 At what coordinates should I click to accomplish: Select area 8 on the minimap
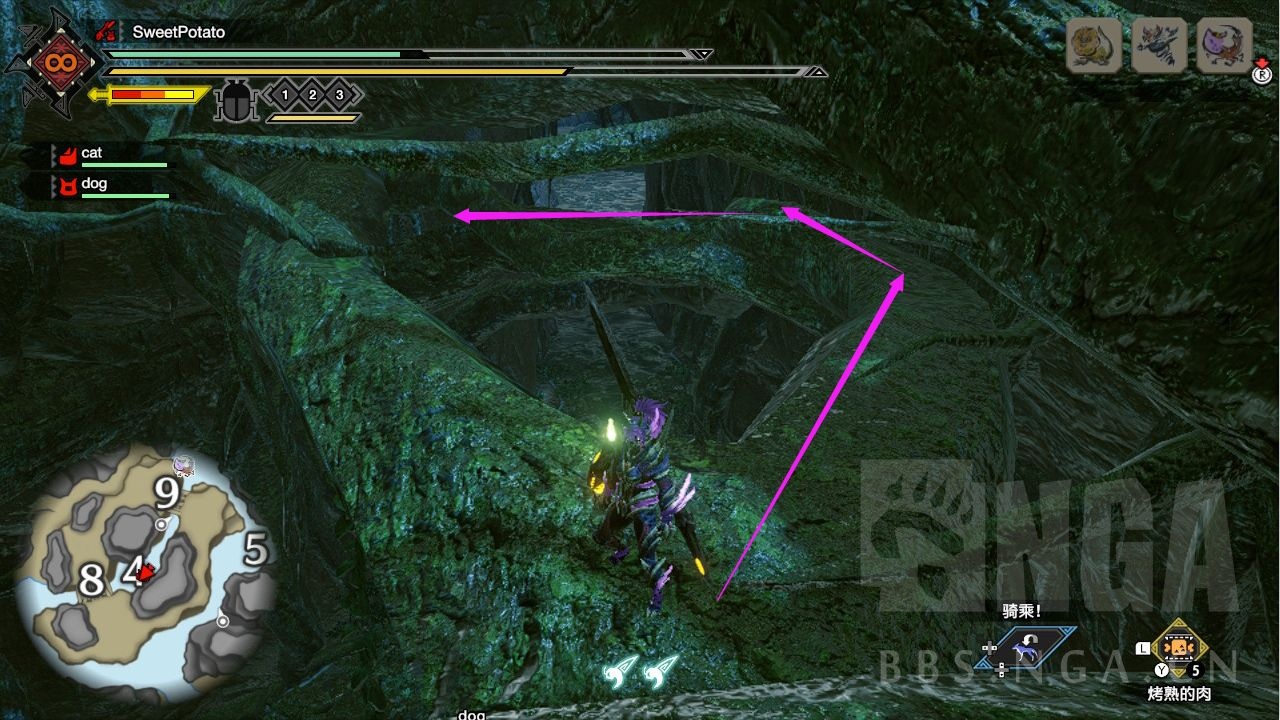click(91, 580)
